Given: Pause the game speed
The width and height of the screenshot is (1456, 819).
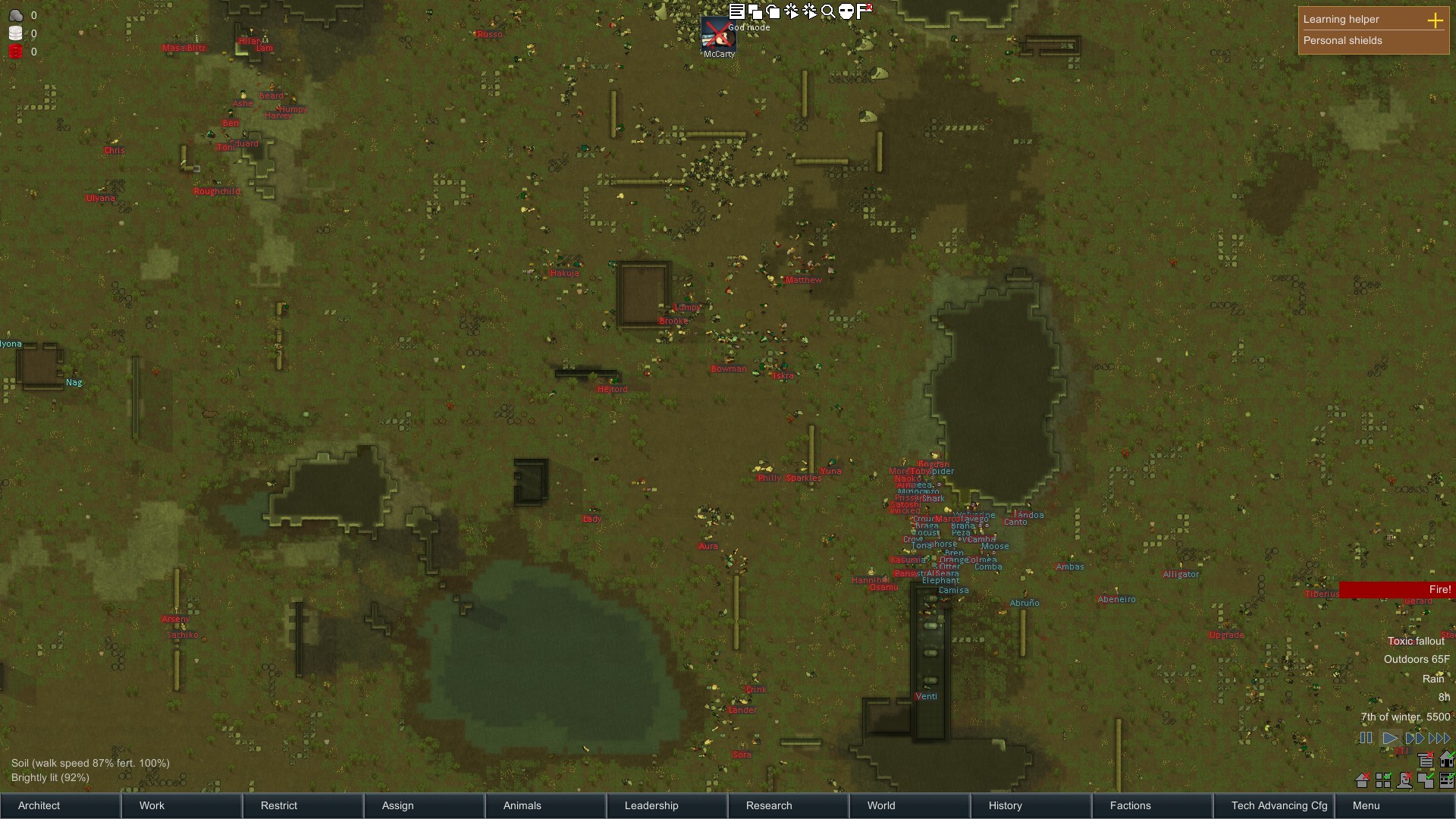Looking at the screenshot, I should (1366, 738).
